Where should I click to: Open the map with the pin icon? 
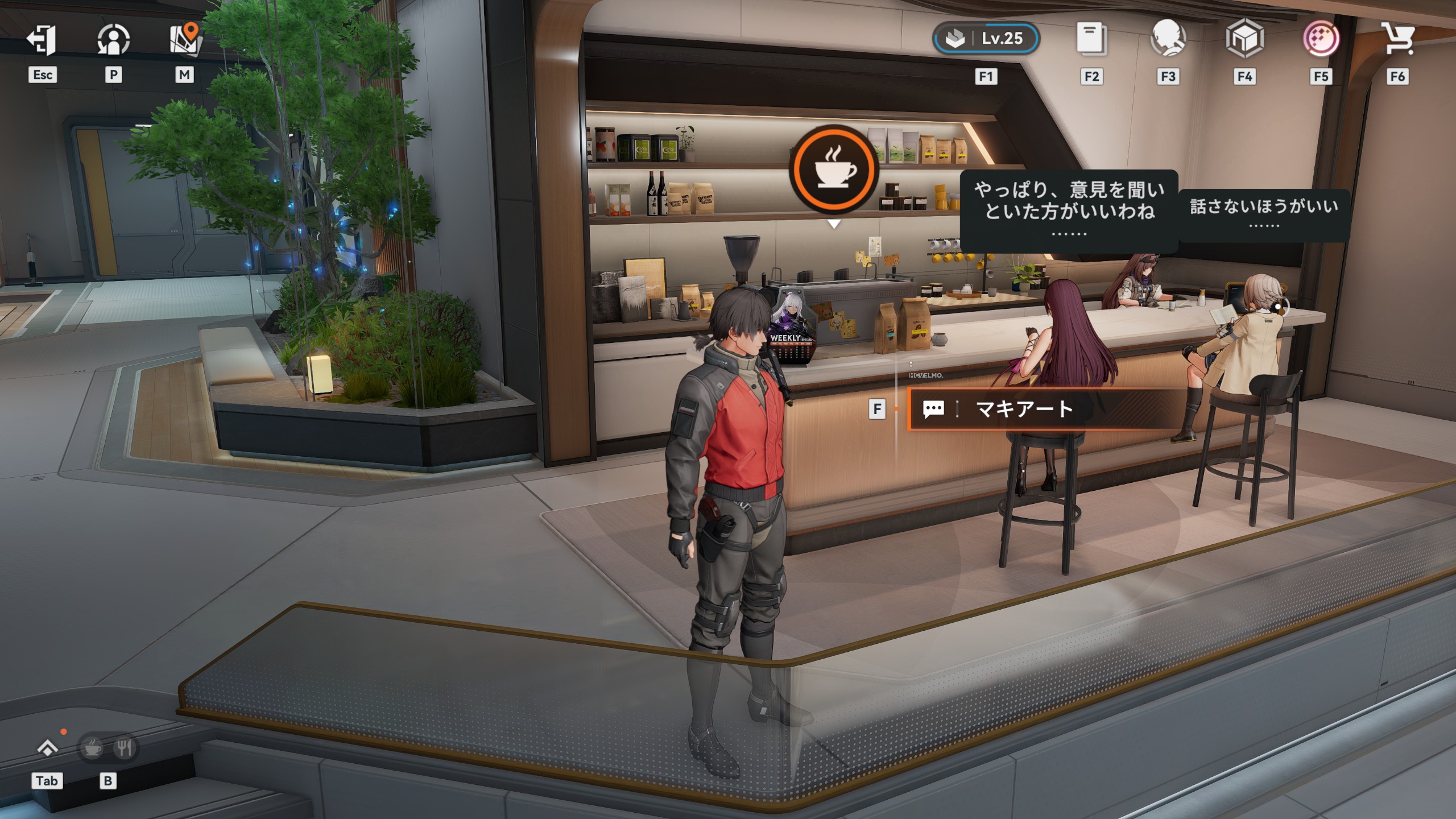[184, 39]
